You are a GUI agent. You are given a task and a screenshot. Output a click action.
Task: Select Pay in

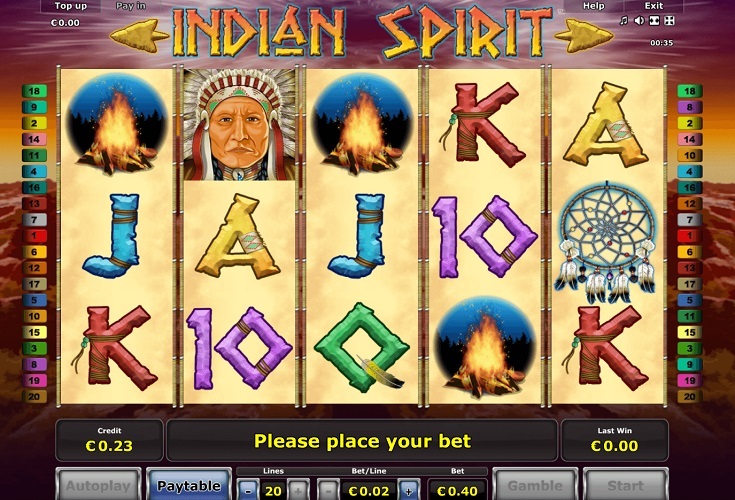click(x=131, y=6)
